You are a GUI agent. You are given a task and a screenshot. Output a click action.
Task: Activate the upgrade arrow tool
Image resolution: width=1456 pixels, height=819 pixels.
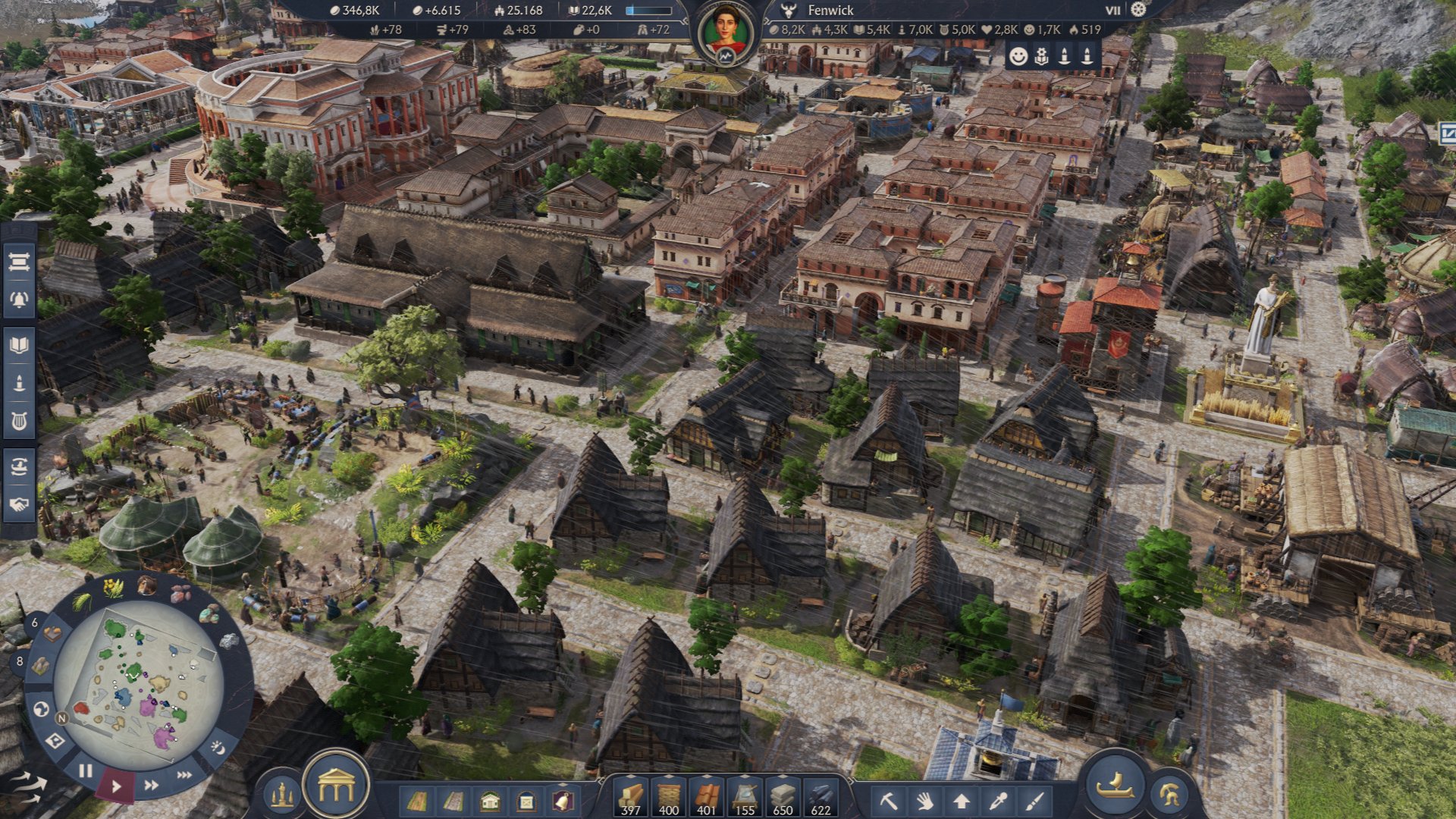pos(962,800)
